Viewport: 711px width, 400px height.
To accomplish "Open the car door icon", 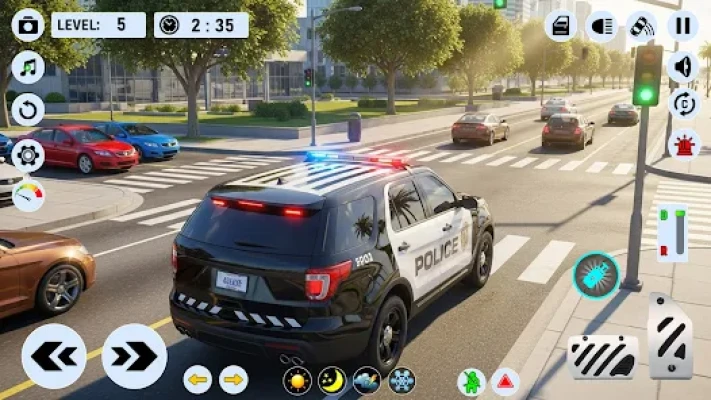I will pyautogui.click(x=561, y=25).
